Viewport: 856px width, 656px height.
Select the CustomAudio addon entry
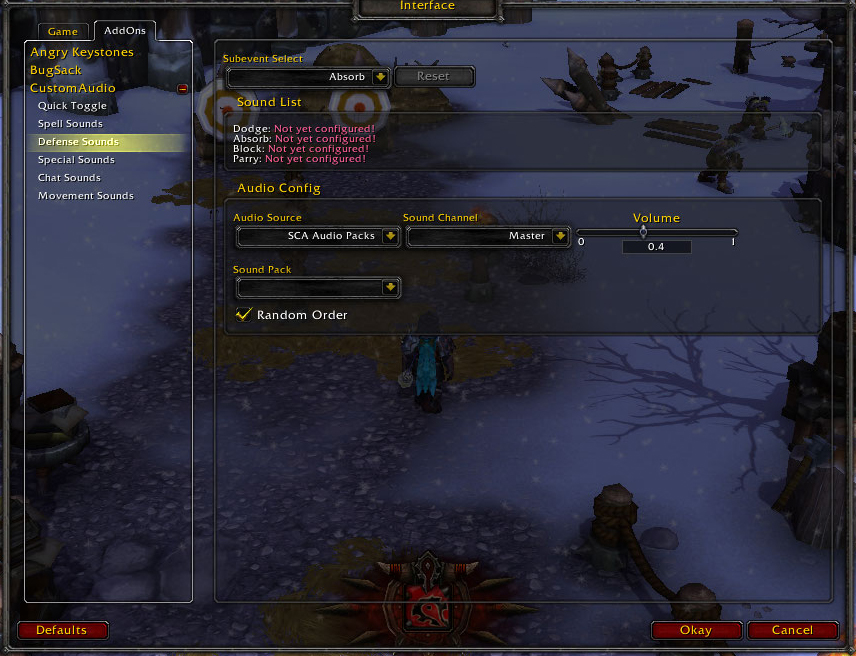(72, 88)
